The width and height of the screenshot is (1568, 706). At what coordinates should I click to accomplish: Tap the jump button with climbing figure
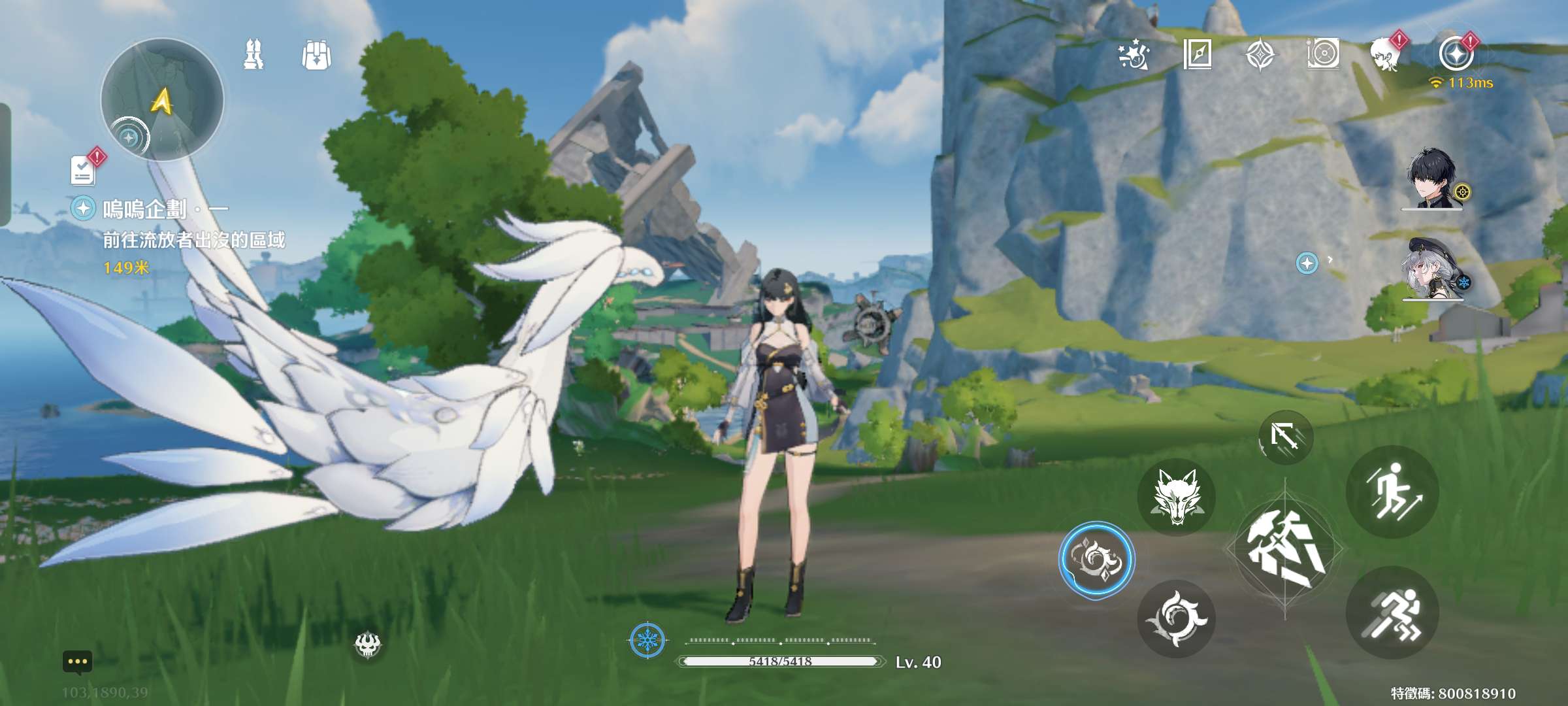click(x=1392, y=492)
